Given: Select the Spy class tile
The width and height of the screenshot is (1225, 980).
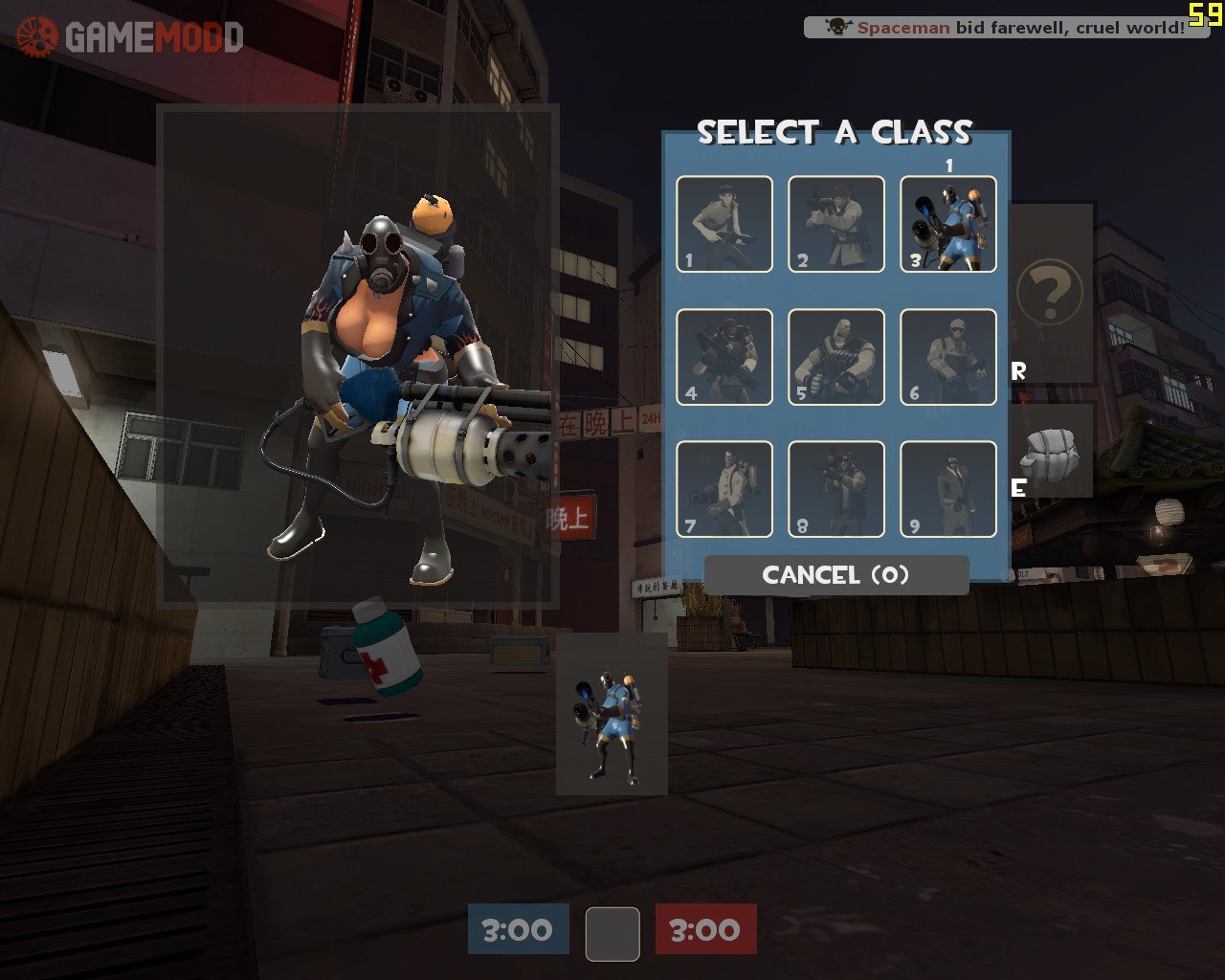Looking at the screenshot, I should point(948,489).
